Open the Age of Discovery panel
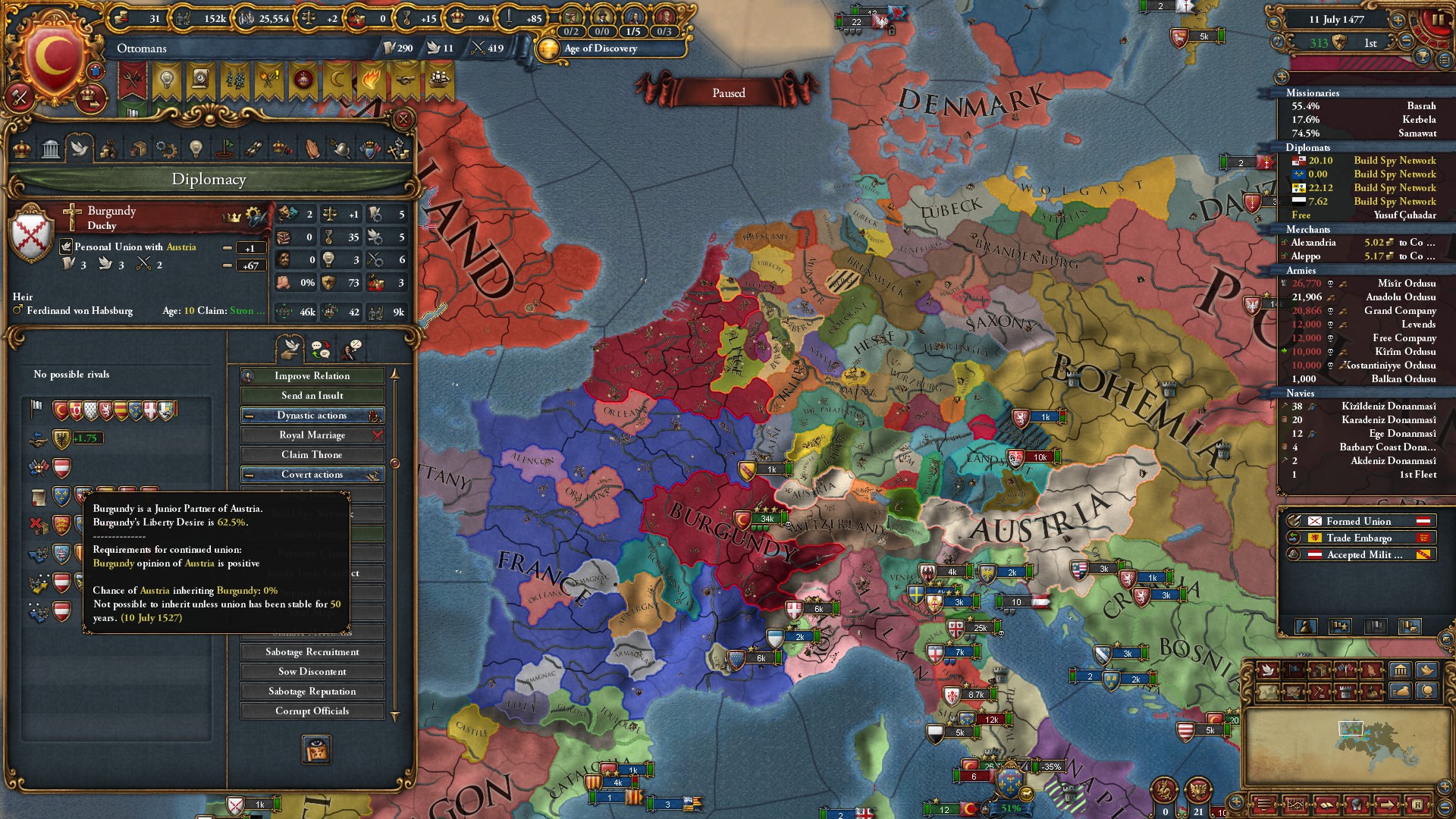 click(x=601, y=49)
